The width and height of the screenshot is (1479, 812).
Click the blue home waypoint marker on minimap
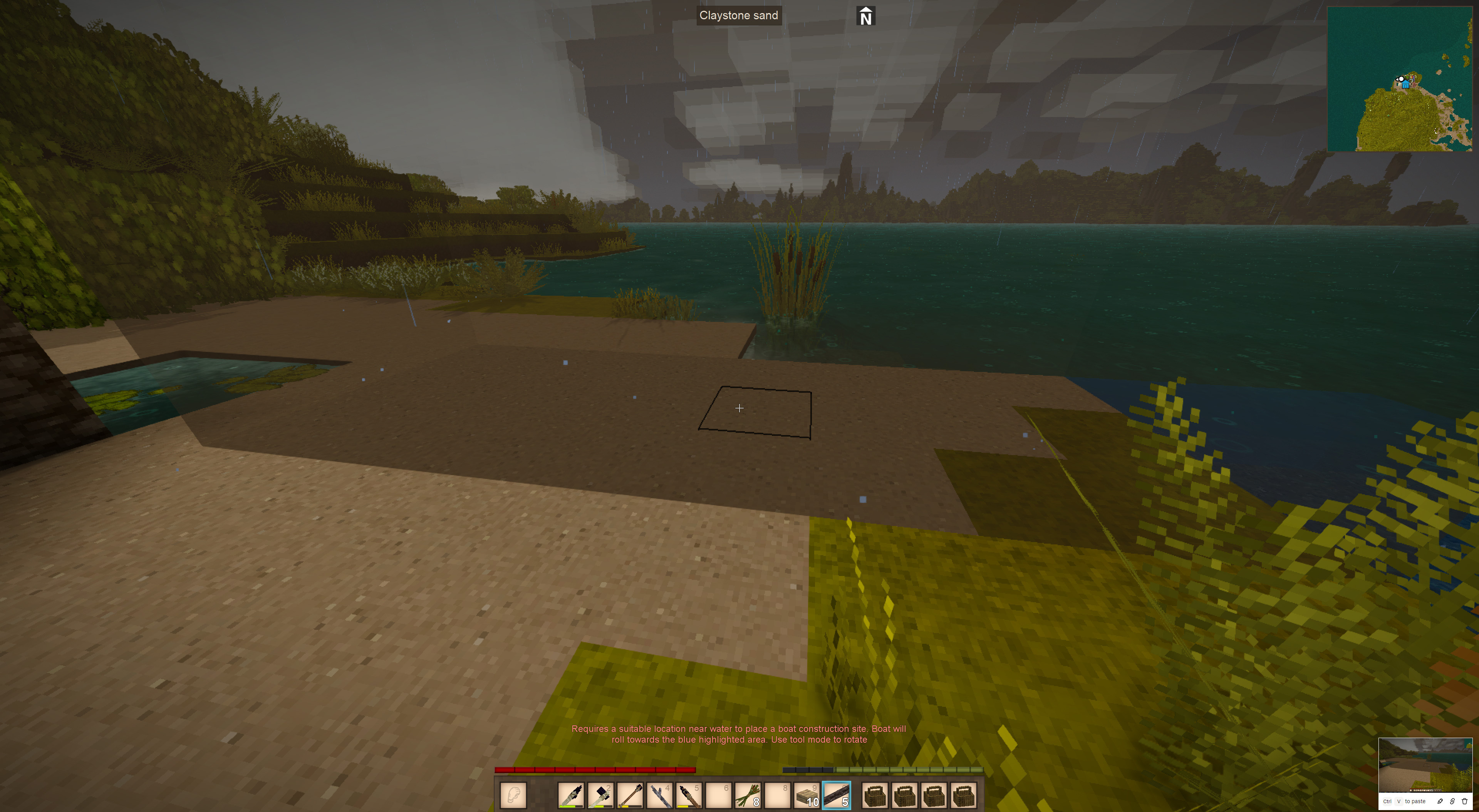(1405, 84)
